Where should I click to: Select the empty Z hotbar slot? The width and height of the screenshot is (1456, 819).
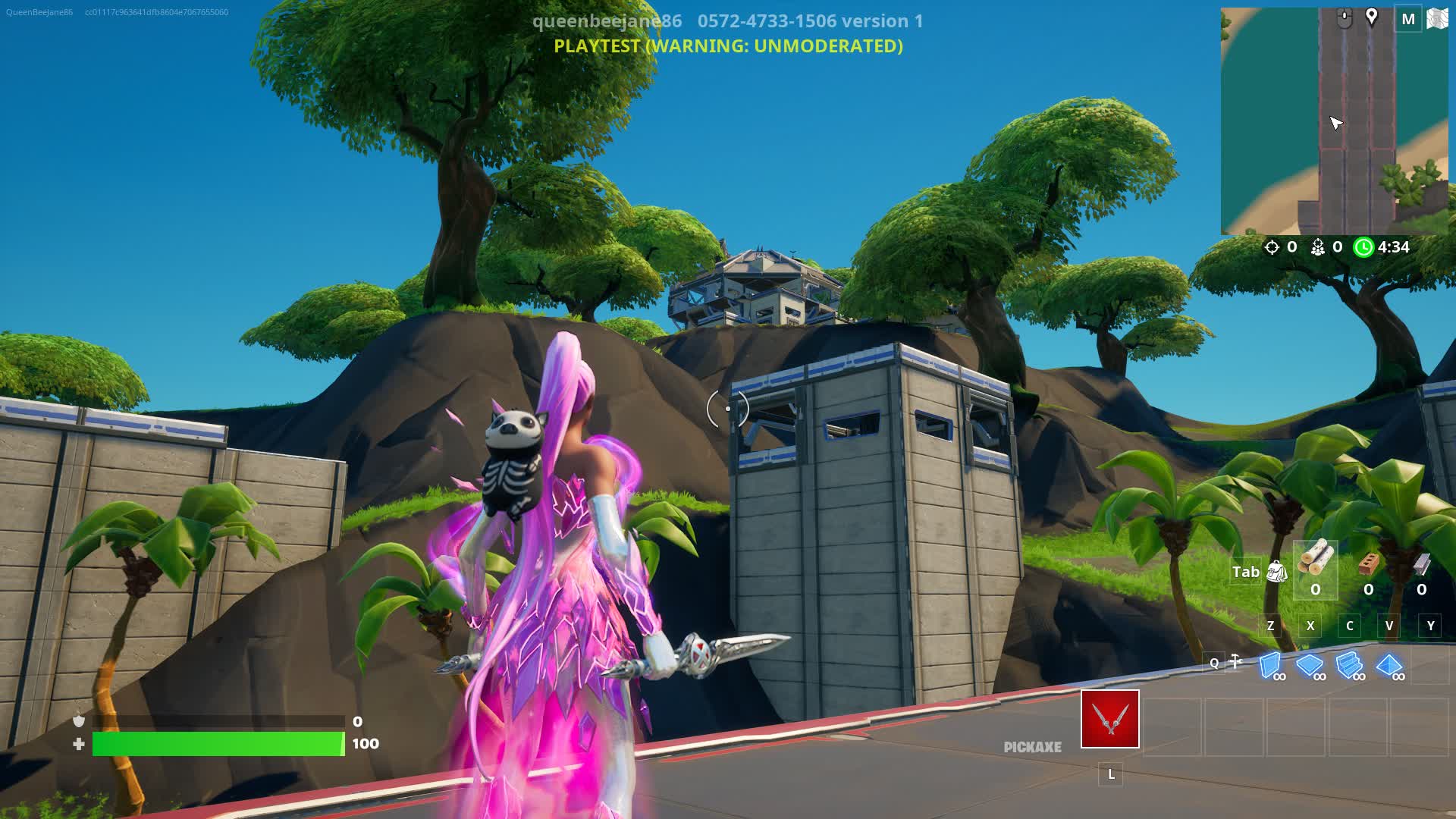[x=1270, y=626]
